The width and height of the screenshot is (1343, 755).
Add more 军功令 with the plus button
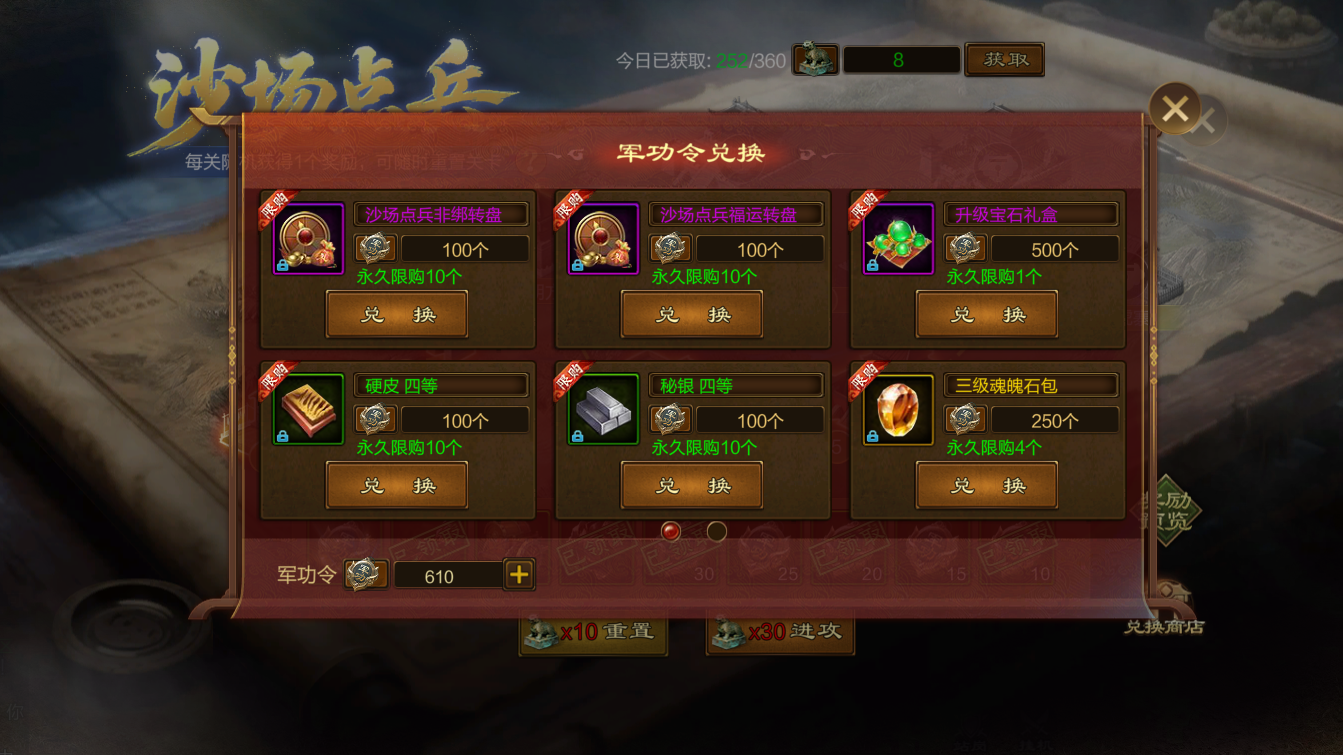519,575
